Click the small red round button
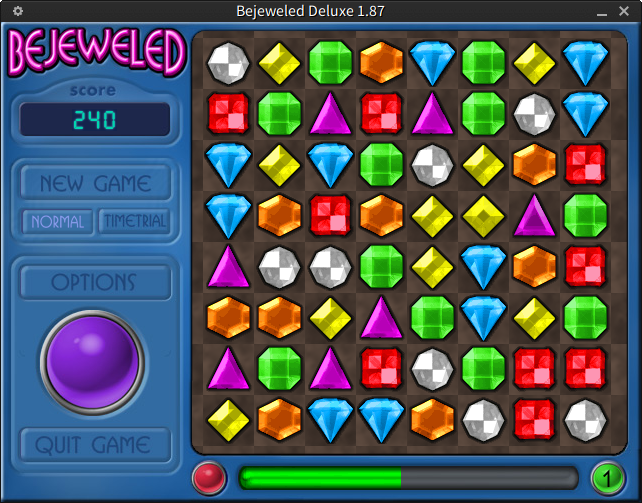Image resolution: width=642 pixels, height=503 pixels. (210, 477)
